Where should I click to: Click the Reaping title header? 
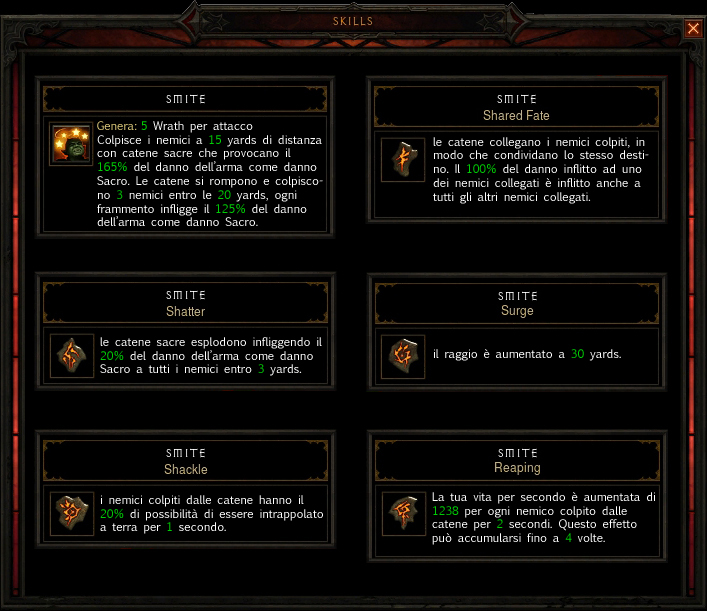(517, 460)
